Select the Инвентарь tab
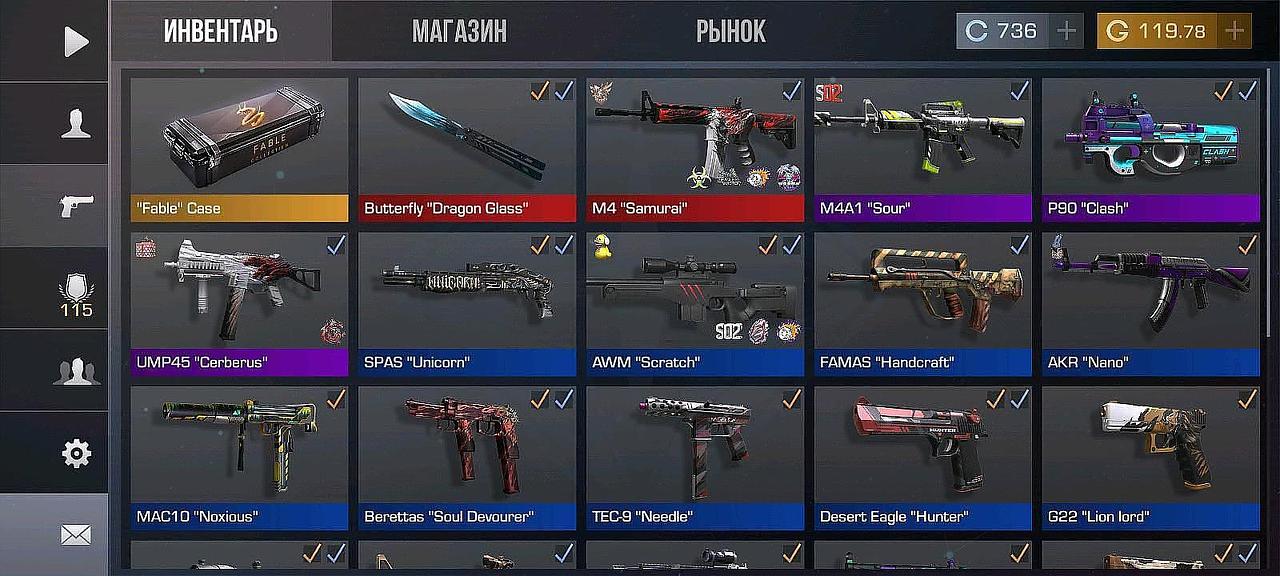 (x=220, y=31)
